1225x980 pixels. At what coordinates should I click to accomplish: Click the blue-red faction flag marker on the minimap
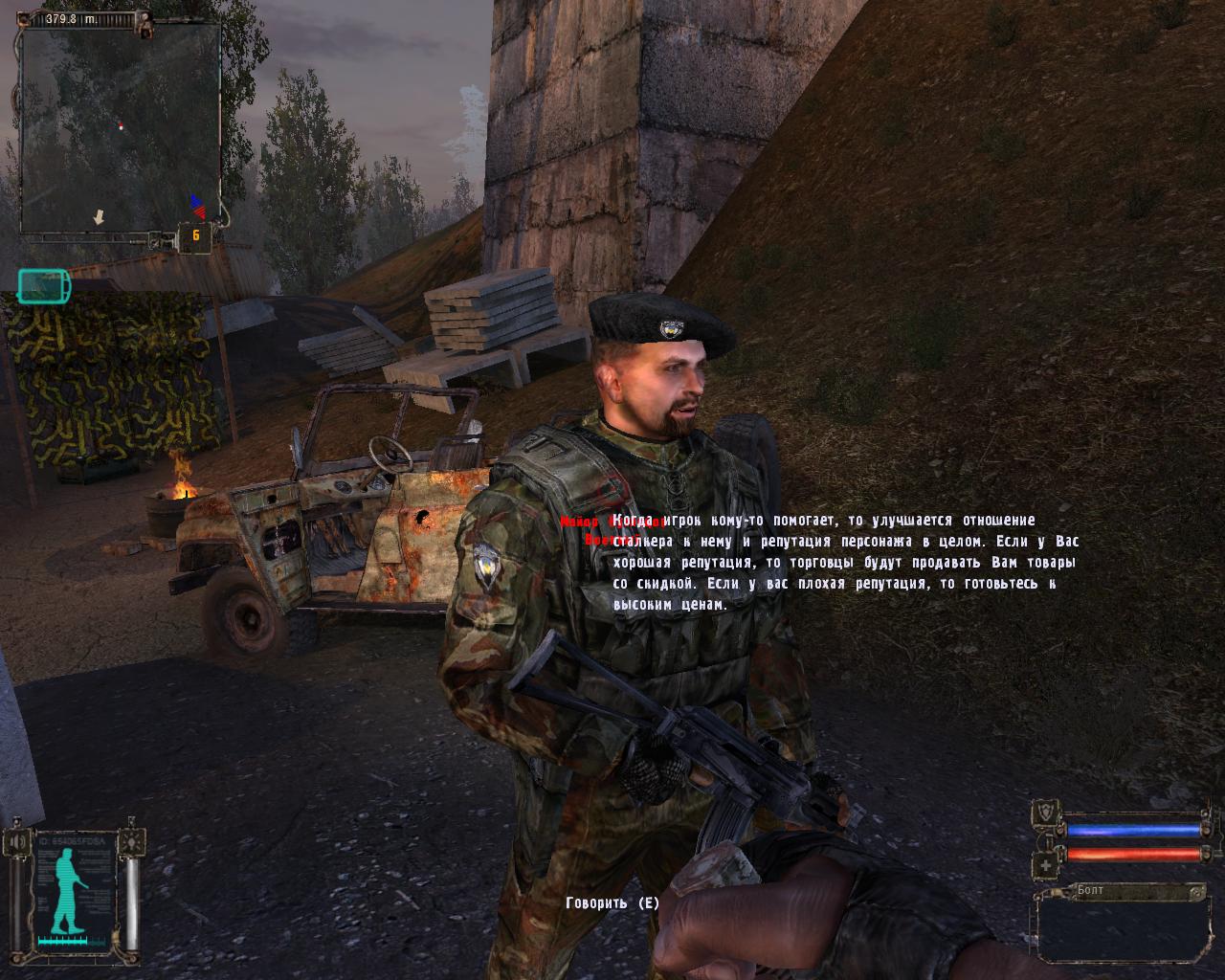click(194, 204)
